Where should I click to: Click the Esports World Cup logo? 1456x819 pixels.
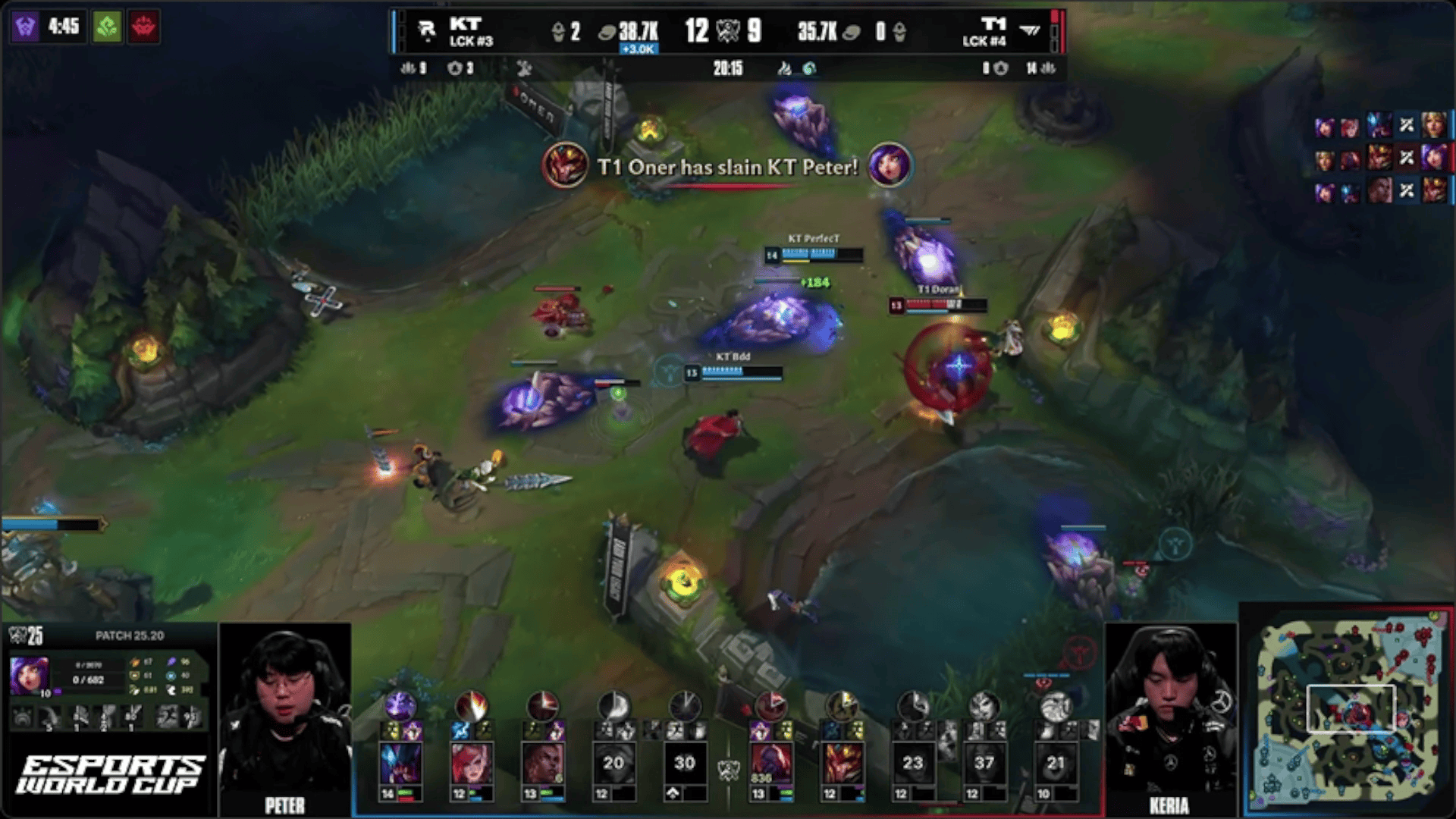click(x=109, y=775)
